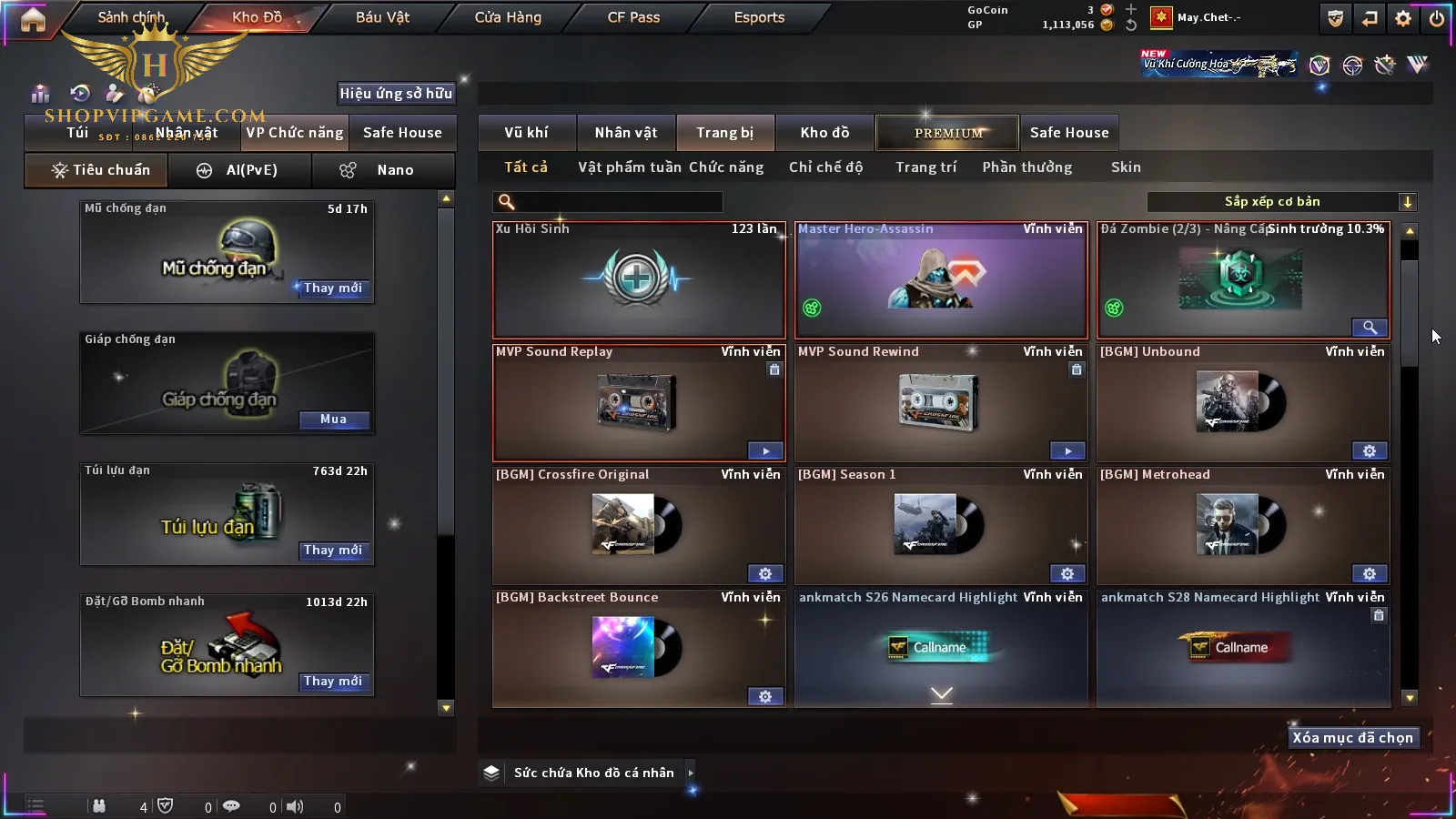1456x819 pixels.
Task: Show the Skin category
Action: click(1126, 167)
